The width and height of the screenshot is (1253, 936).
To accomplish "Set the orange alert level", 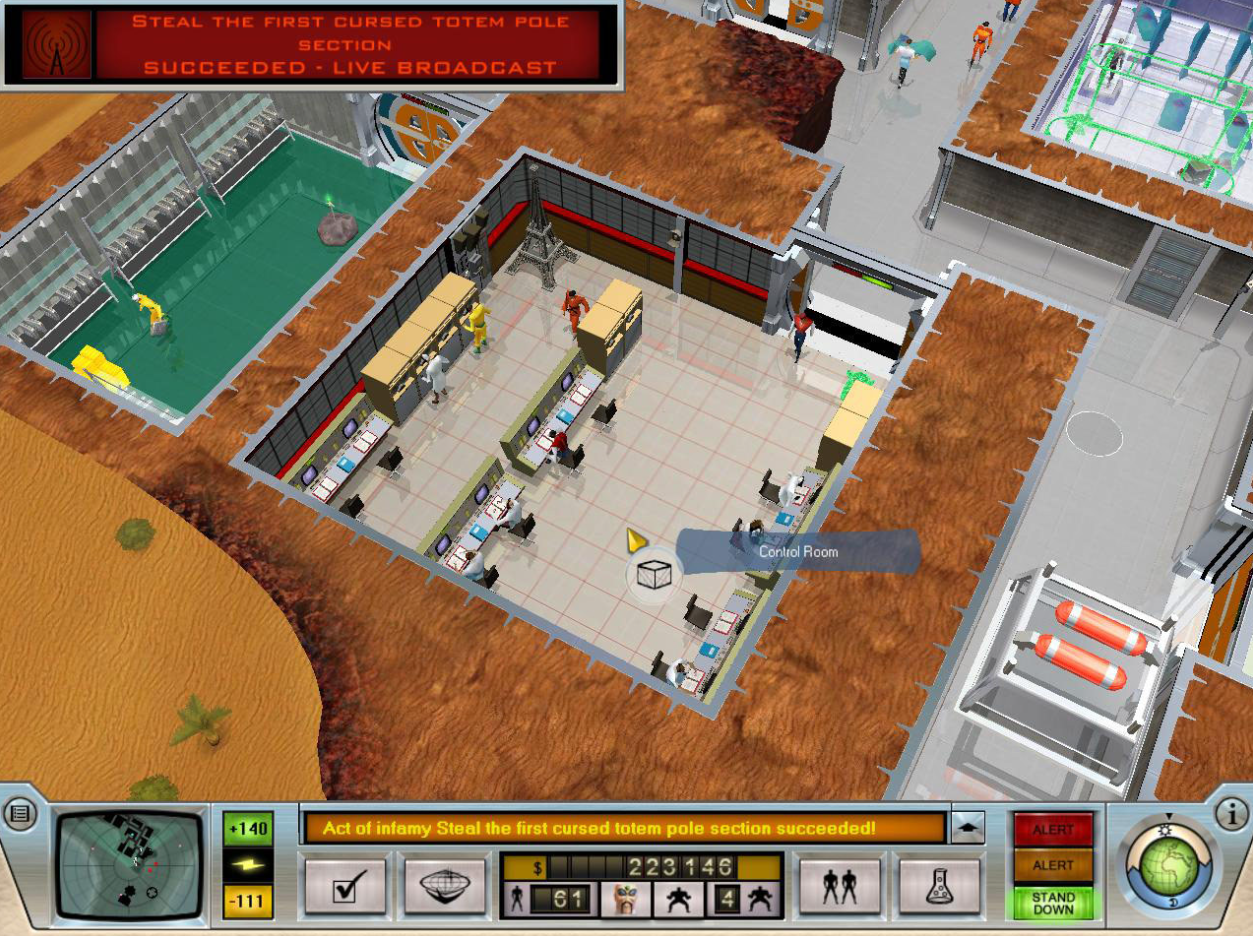I will 1053,865.
